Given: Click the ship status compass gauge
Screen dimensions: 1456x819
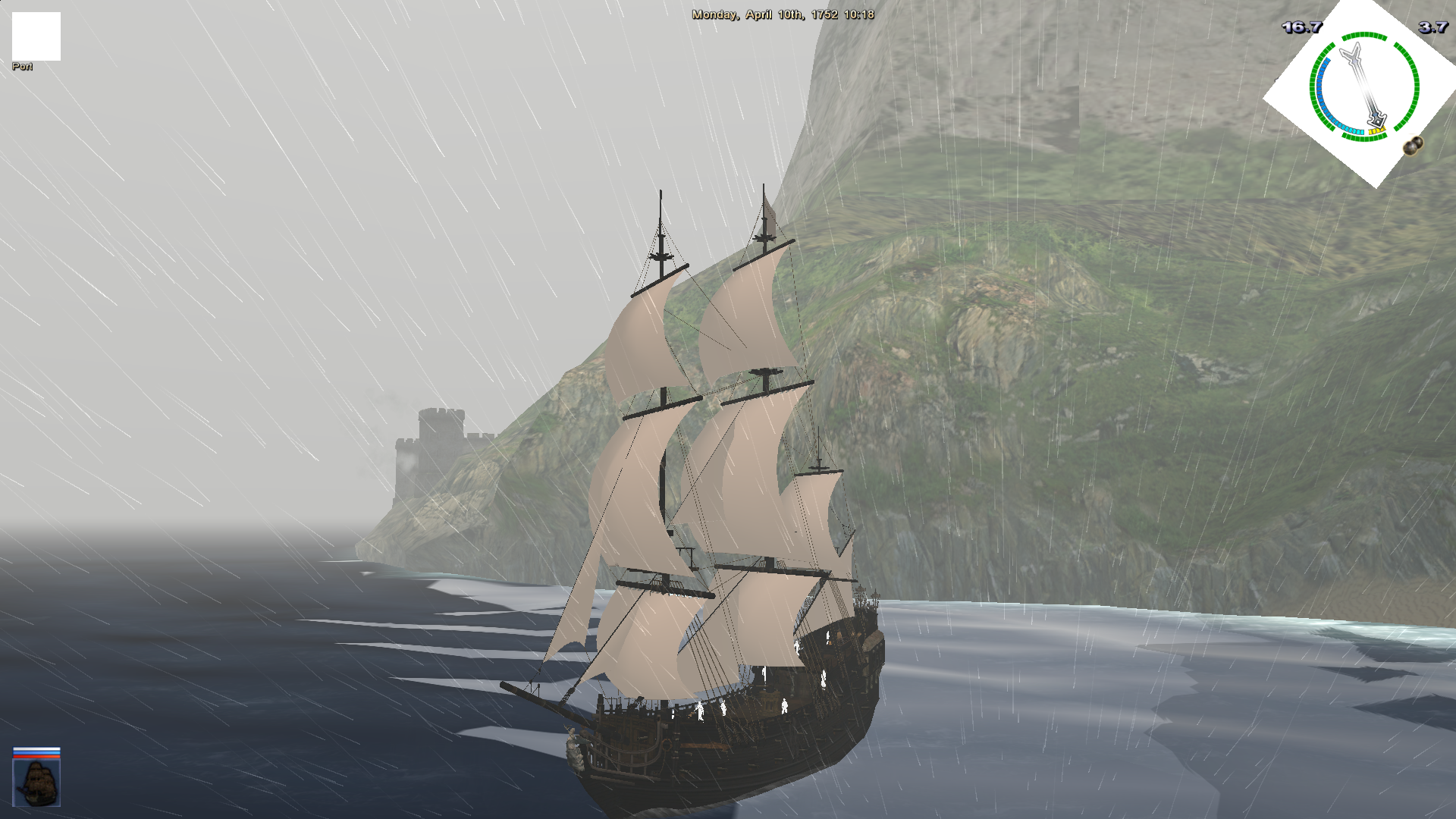Looking at the screenshot, I should pos(1364,86).
